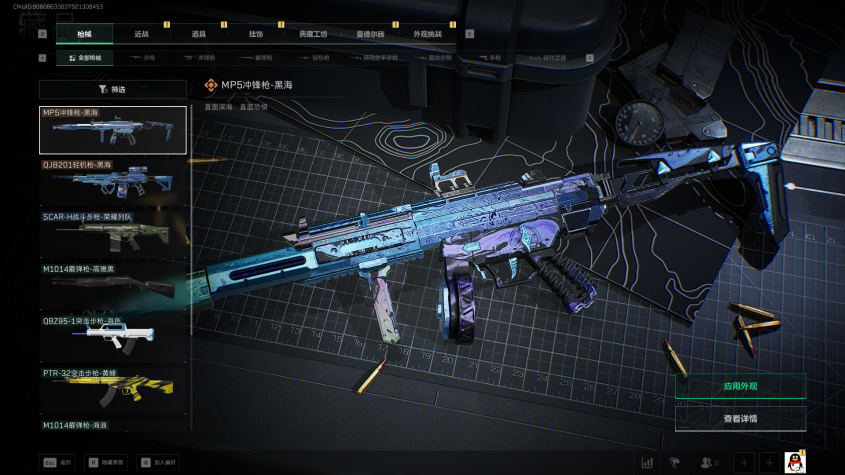The image size is (845, 475).
Task: Select the 挂饰 charms tab
Action: 255,34
